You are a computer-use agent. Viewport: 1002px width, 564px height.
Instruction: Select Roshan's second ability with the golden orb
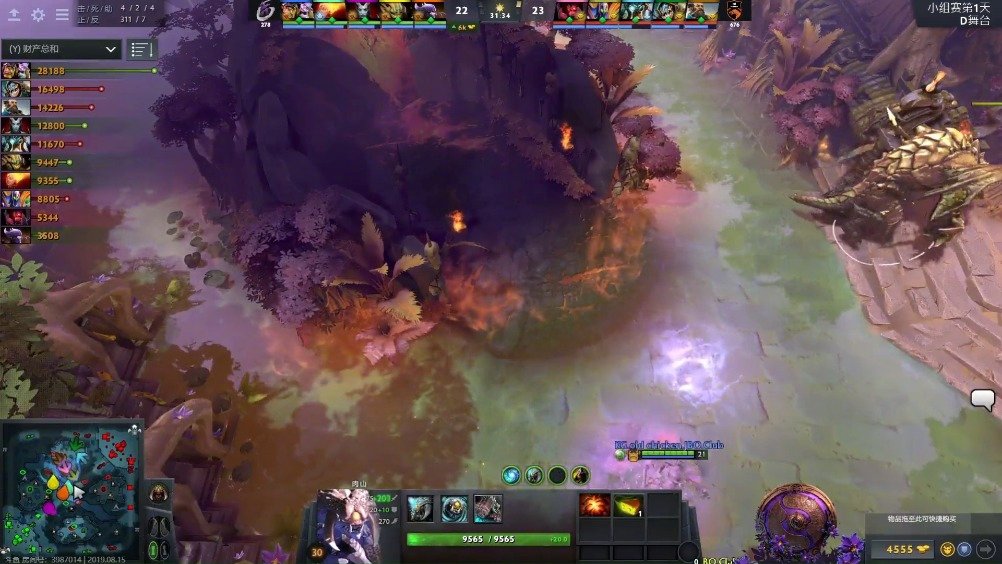click(x=454, y=508)
